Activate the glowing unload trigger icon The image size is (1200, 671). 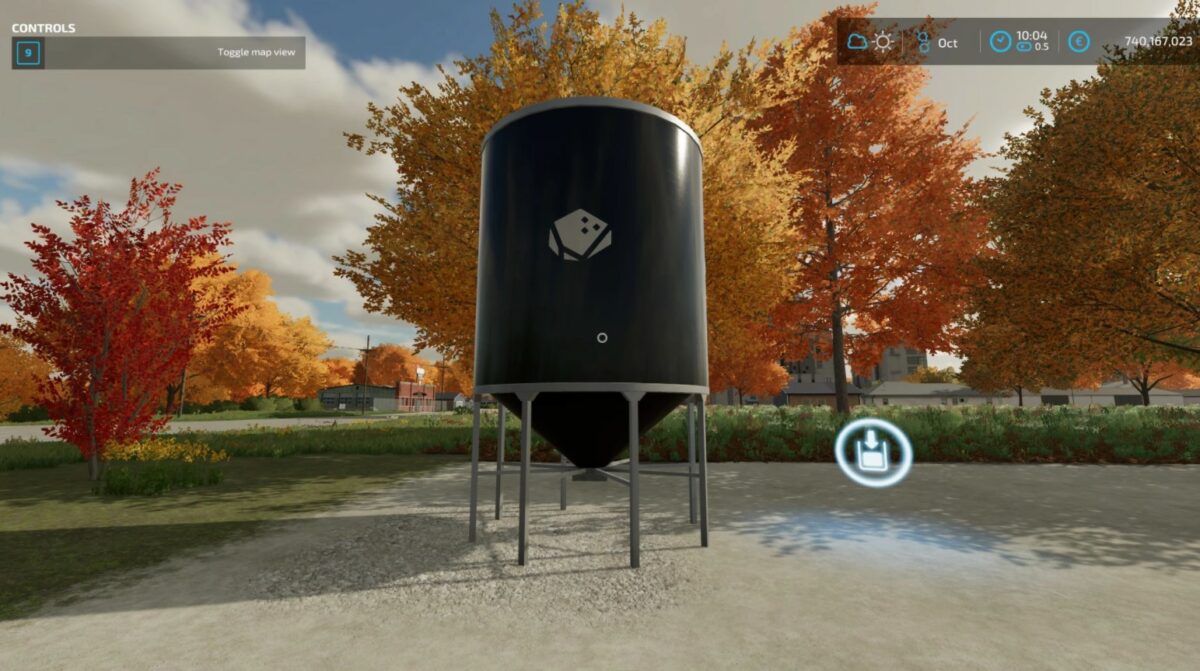click(873, 453)
